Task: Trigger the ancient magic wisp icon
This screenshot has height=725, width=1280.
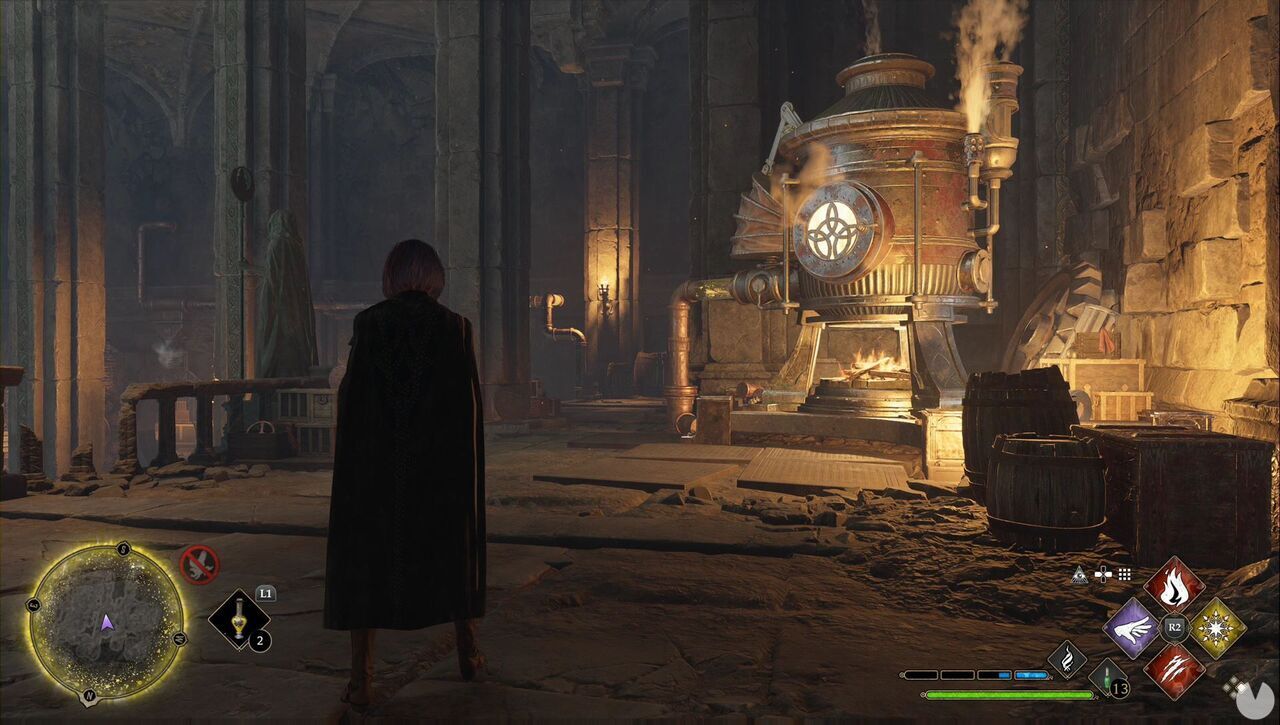Action: point(1067,659)
